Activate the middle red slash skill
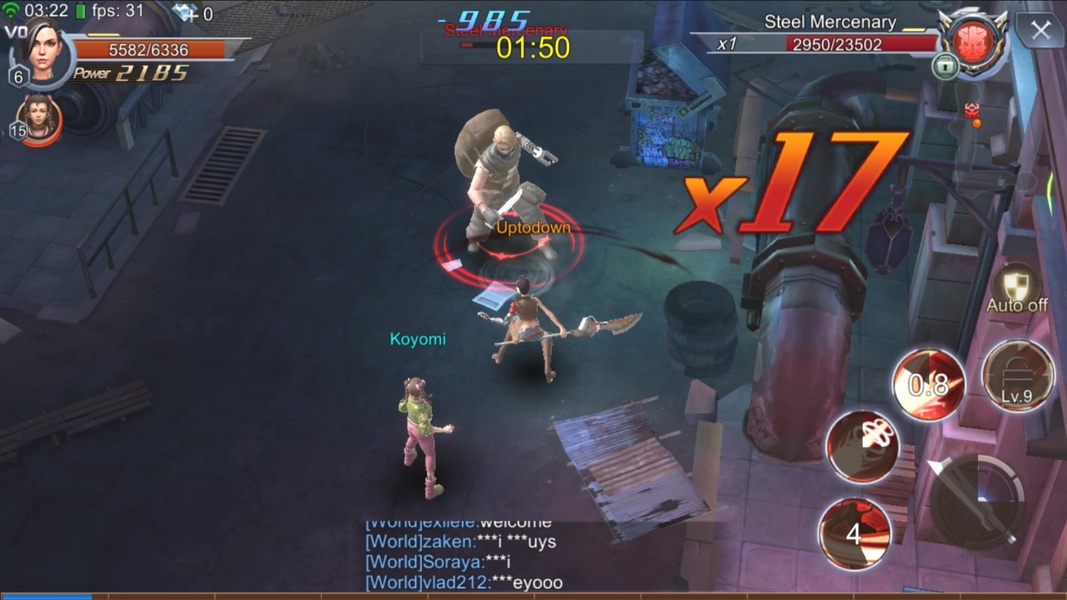The width and height of the screenshot is (1067, 600). tap(863, 446)
